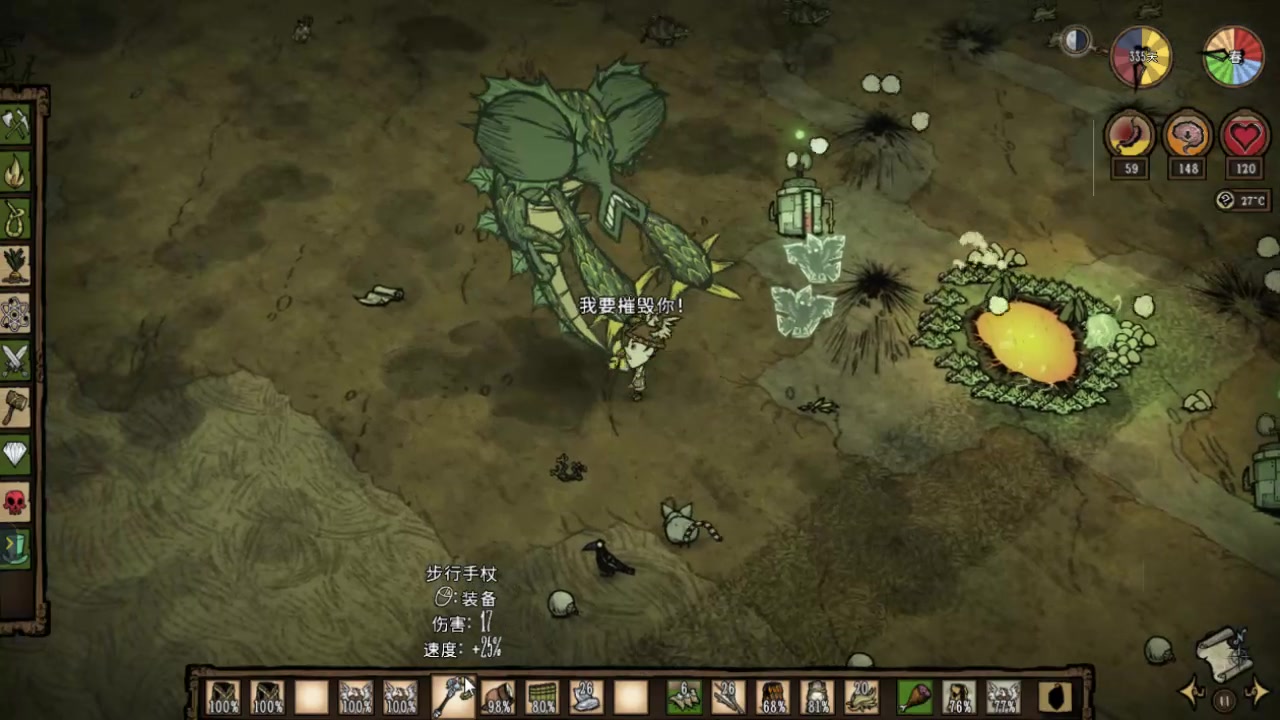
Task: Open the diamond Refine crafting tab
Action: [16, 454]
